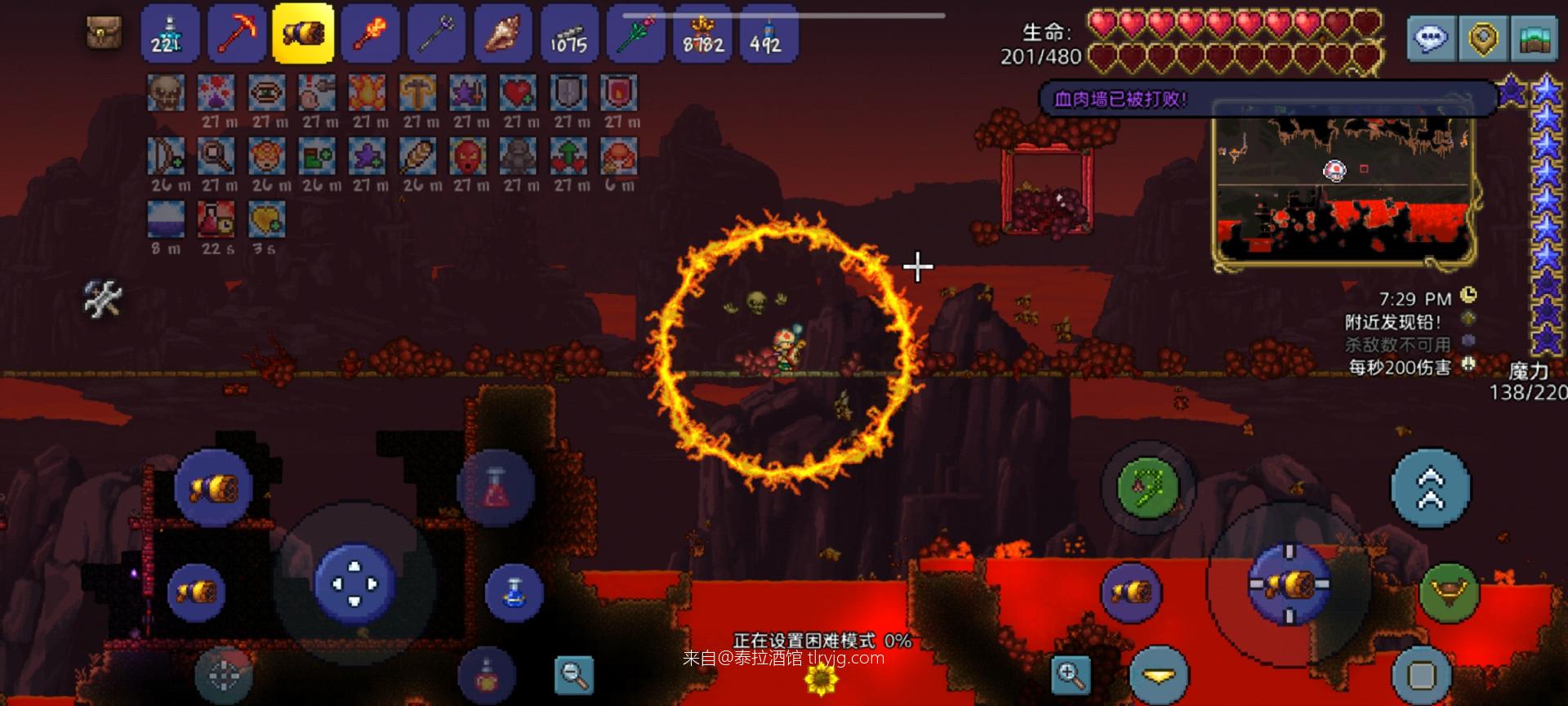Fire the green grappling hook button
Screen dimensions: 1568x706
1148,488
